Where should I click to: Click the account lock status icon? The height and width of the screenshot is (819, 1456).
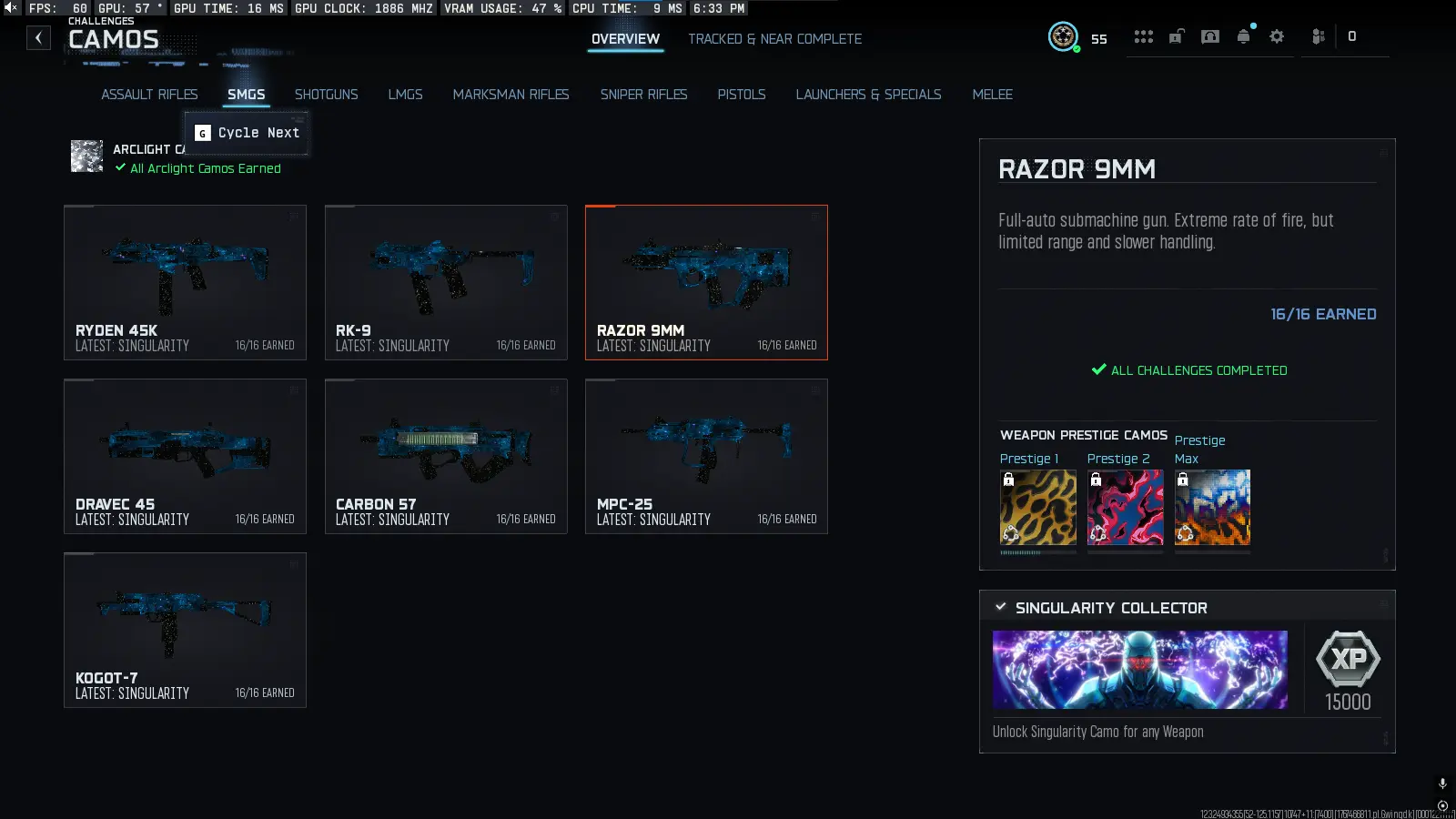(x=1177, y=36)
